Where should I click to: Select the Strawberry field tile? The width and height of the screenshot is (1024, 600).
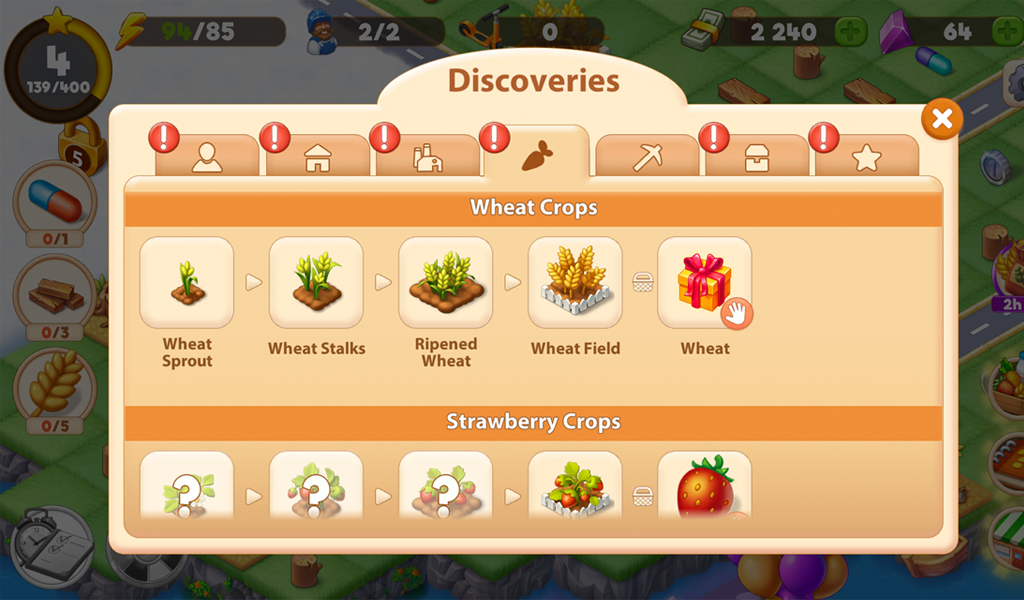575,485
